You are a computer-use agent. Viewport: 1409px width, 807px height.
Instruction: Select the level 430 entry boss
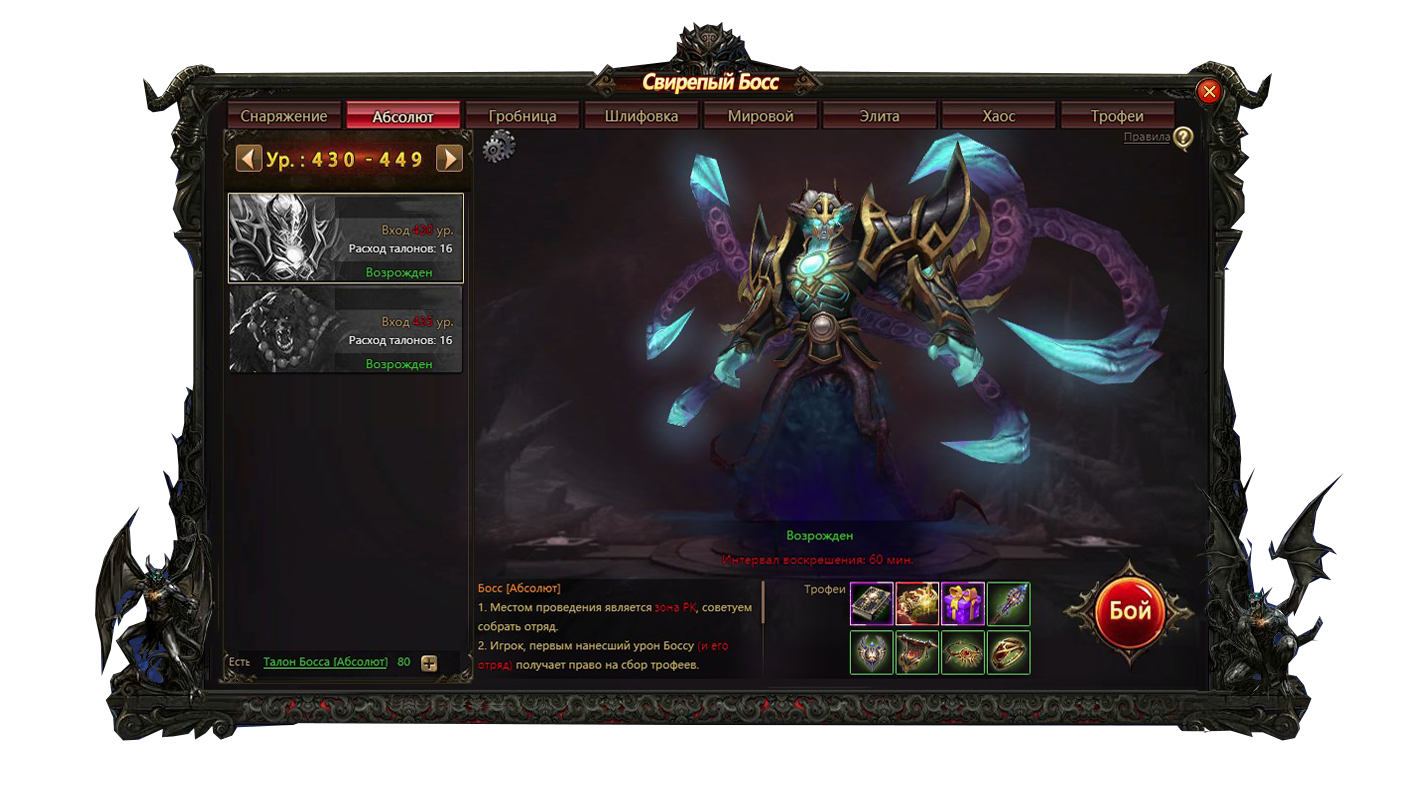(x=346, y=238)
